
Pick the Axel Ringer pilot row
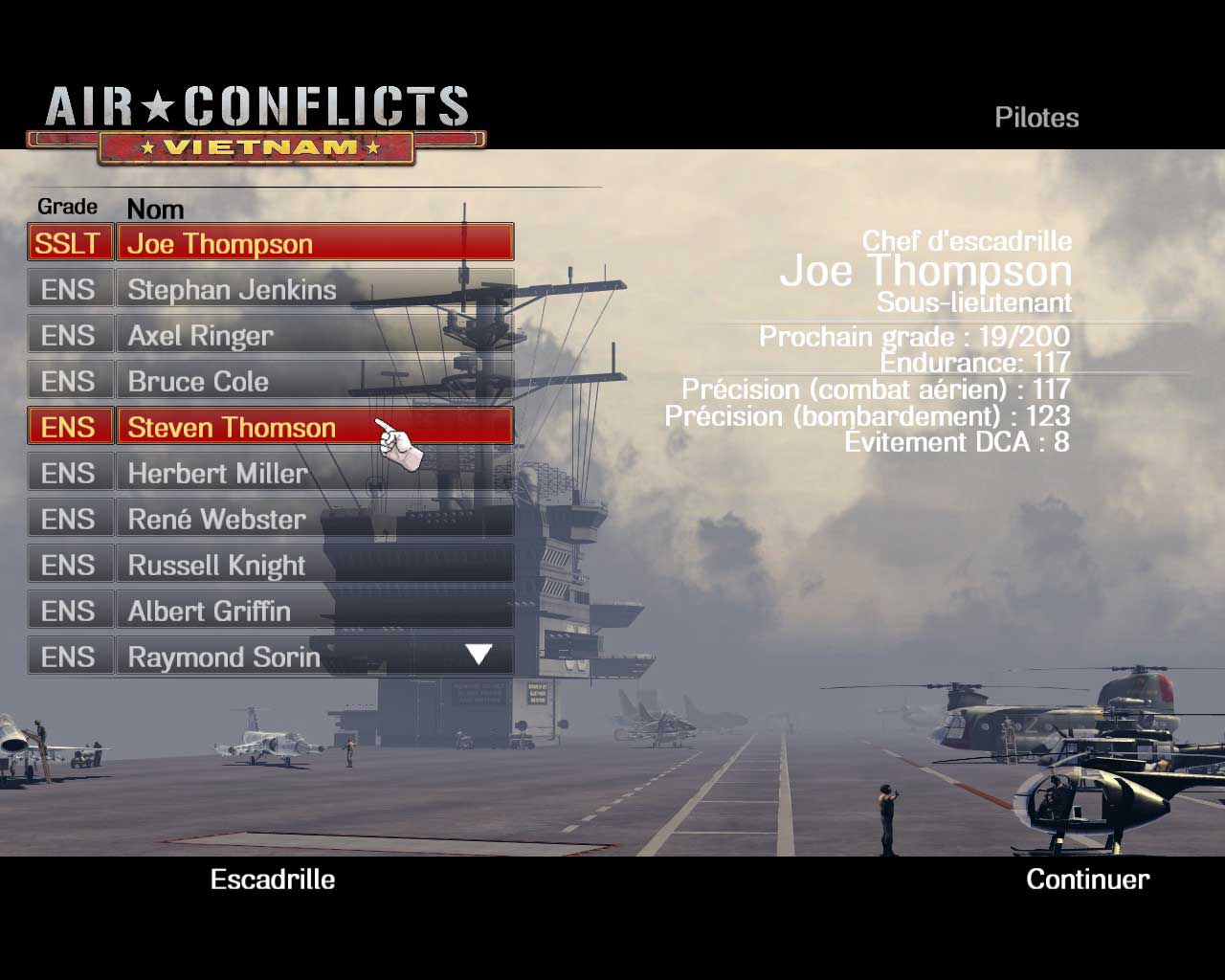(314, 335)
